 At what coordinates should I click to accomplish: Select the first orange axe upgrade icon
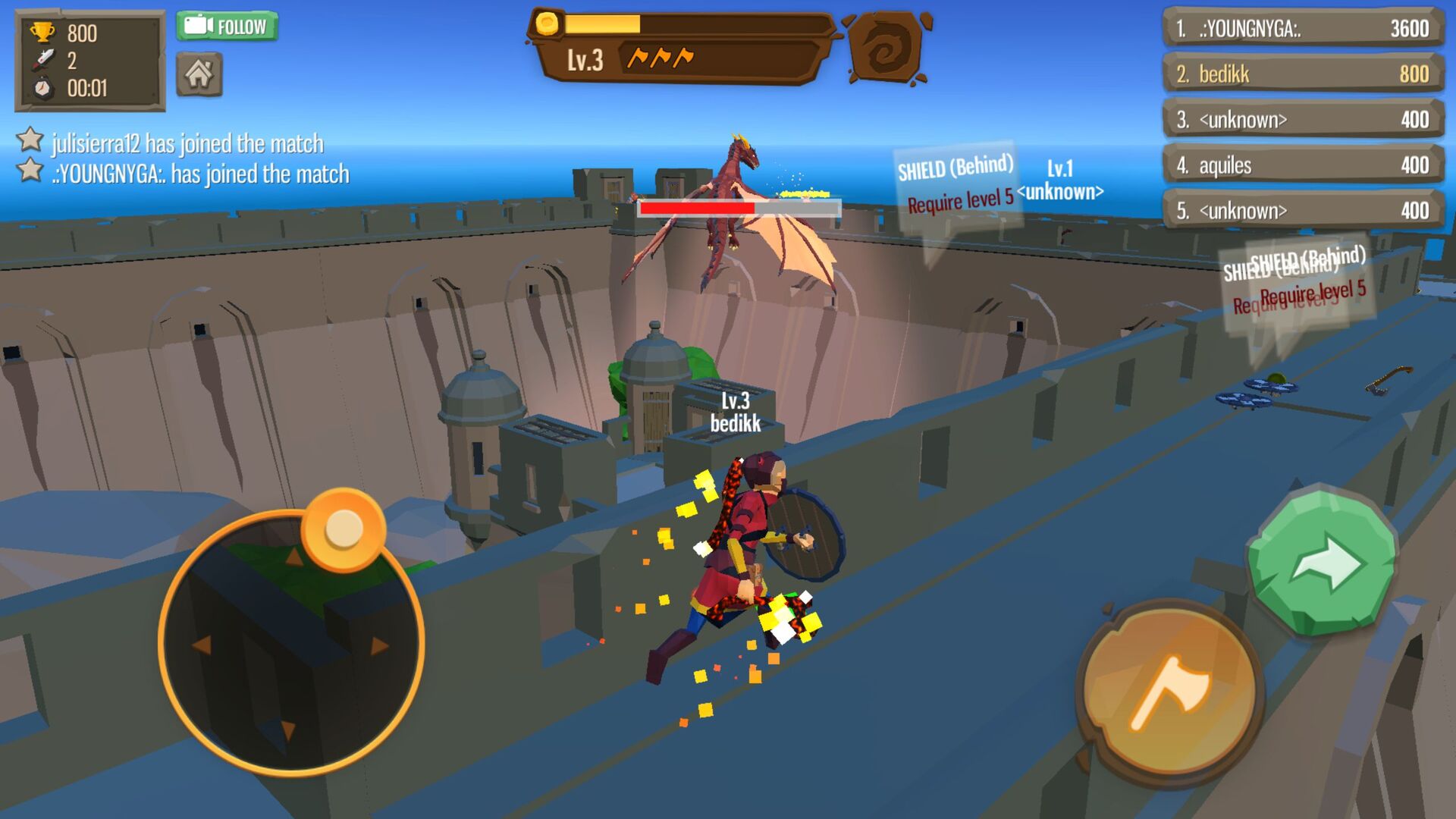pos(637,55)
